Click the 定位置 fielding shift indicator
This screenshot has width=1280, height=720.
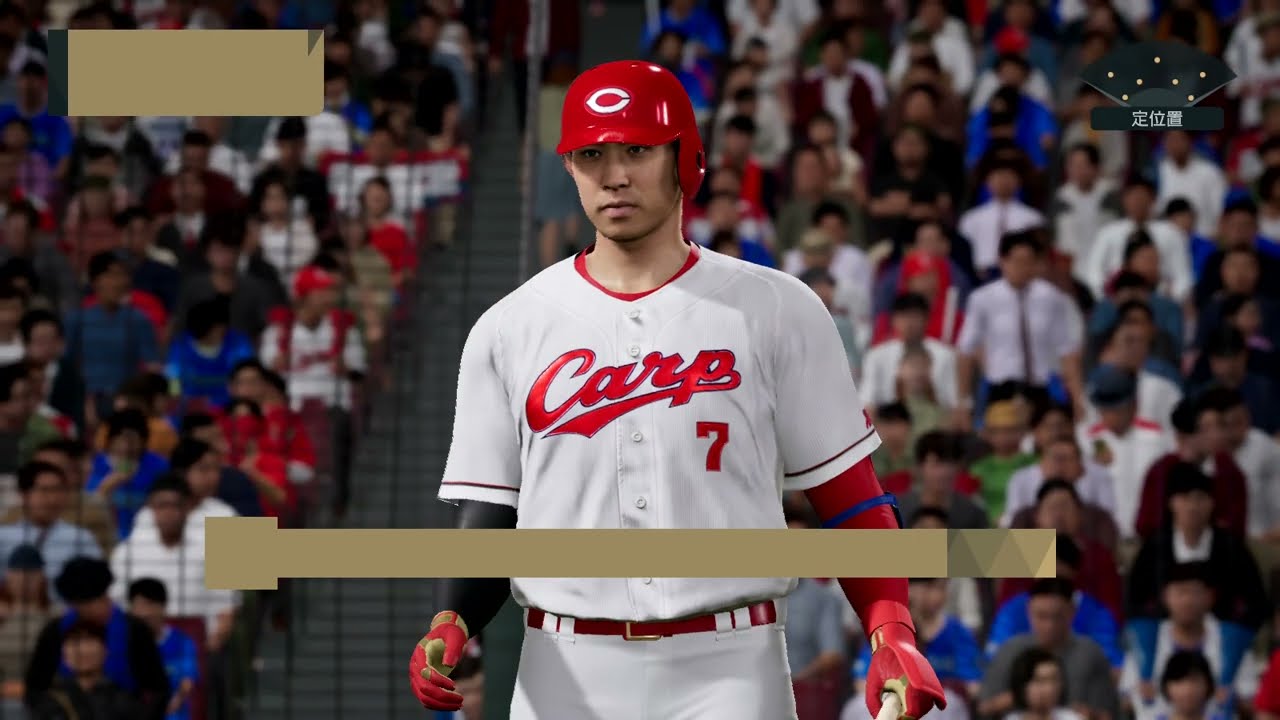coord(1157,90)
